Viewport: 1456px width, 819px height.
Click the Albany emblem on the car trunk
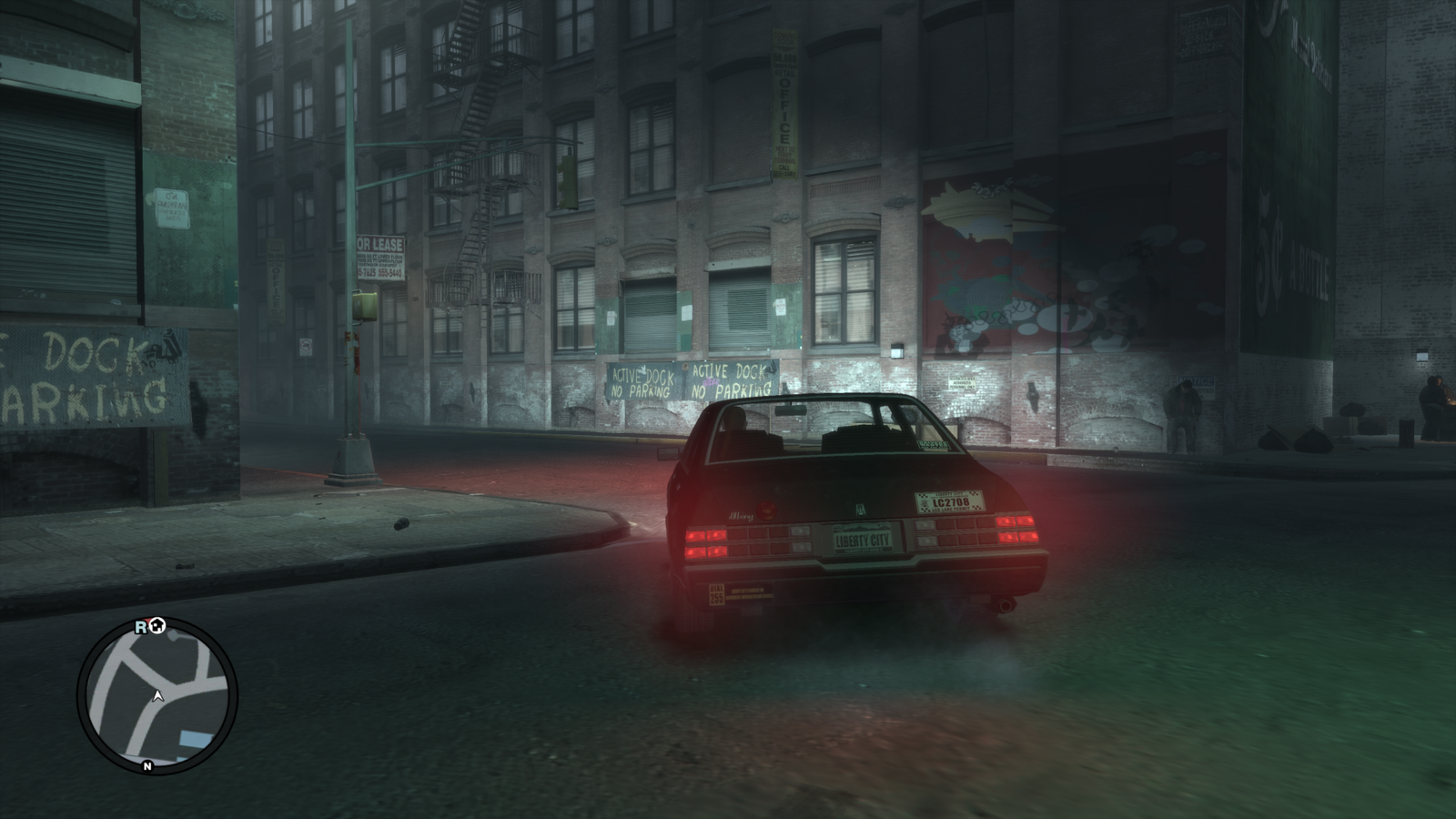pos(862,508)
